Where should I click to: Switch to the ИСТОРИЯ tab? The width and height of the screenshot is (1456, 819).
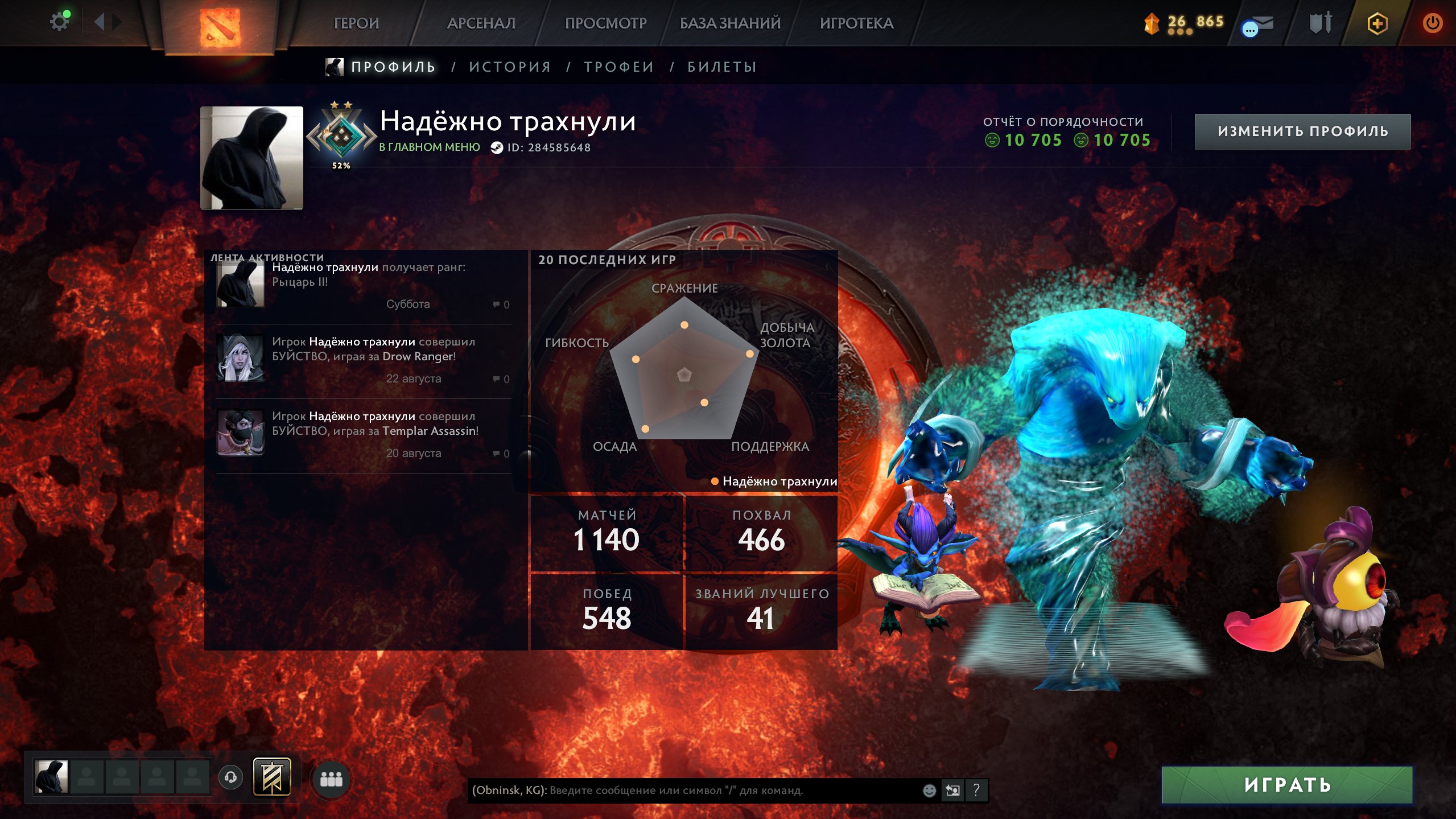click(510, 67)
